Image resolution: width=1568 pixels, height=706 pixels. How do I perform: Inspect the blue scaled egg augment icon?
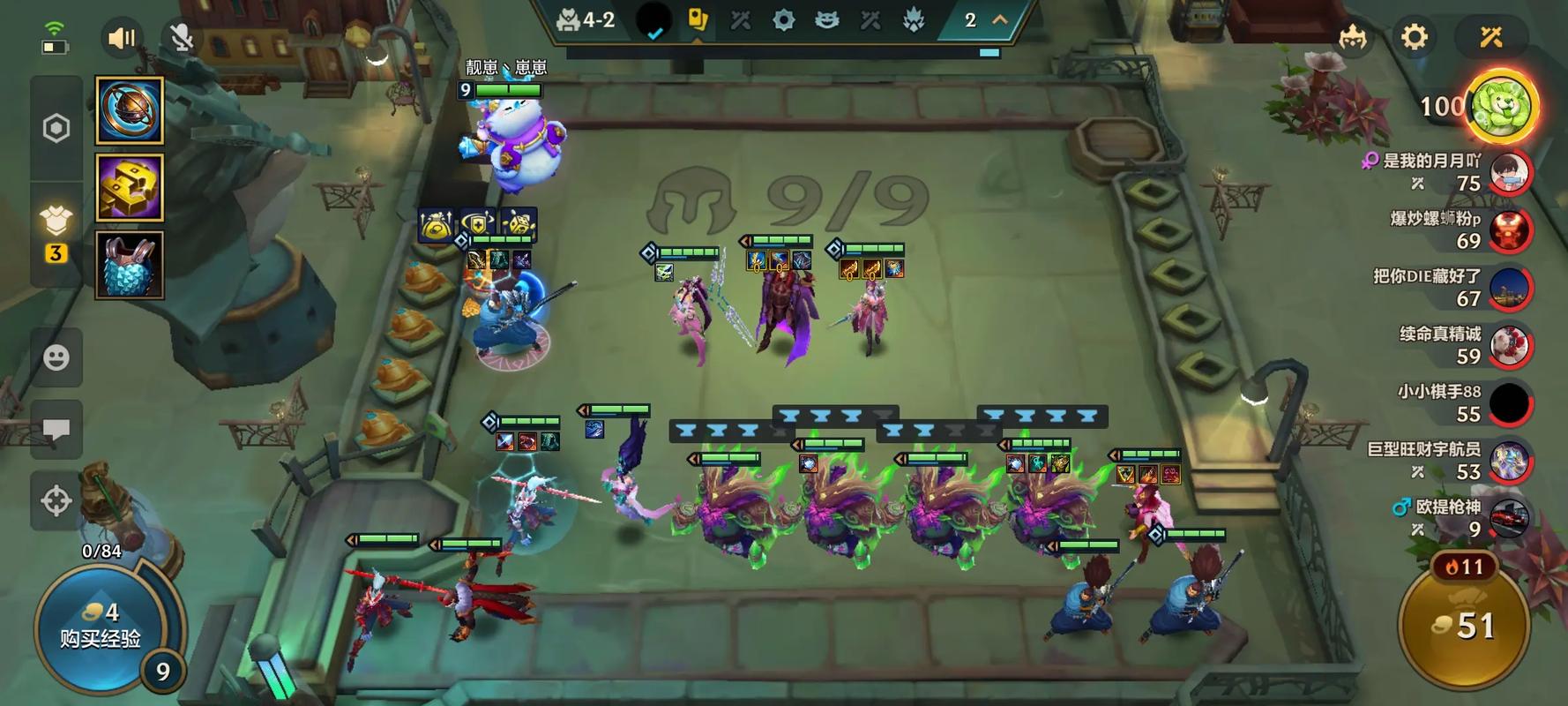click(130, 265)
